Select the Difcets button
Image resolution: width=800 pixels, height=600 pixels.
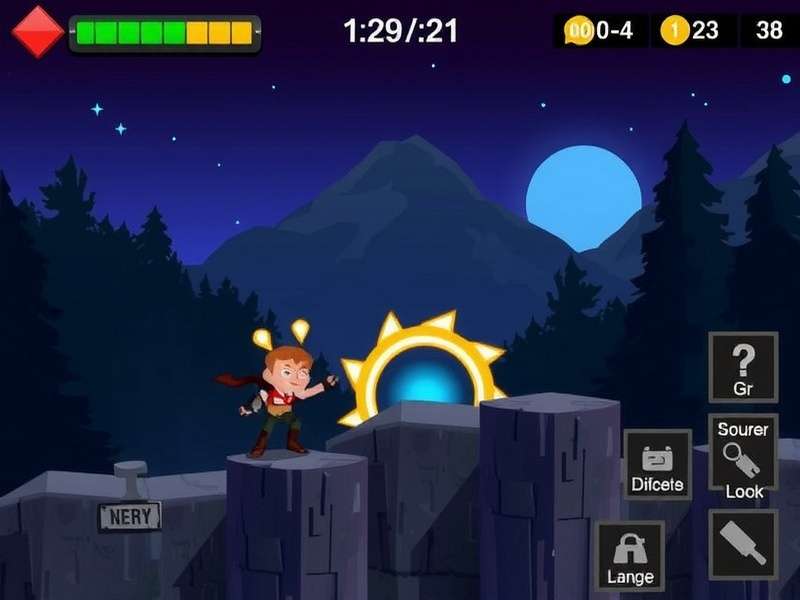pos(657,466)
